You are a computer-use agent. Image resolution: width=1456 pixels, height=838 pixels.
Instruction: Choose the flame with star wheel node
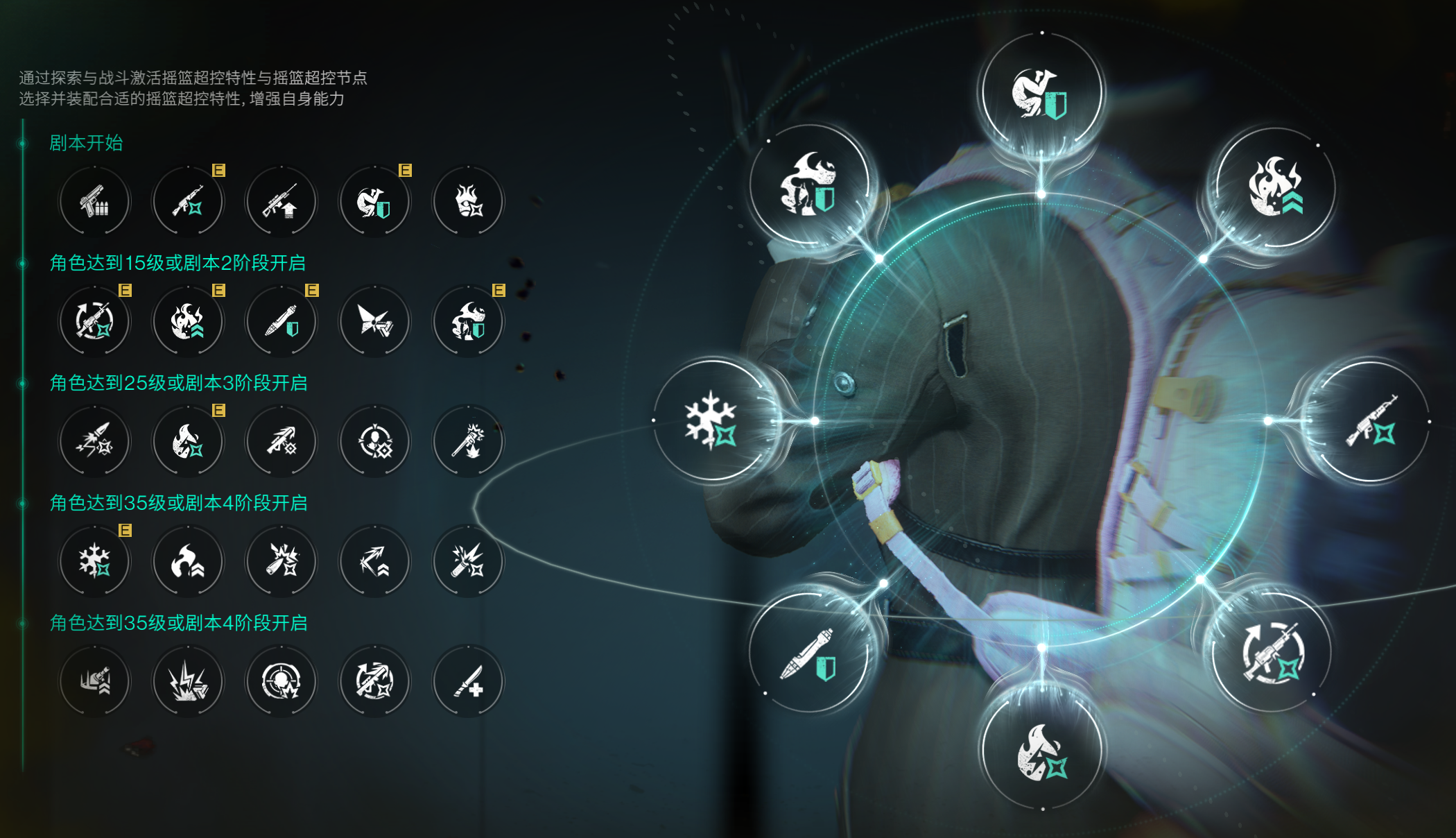coord(1041,752)
